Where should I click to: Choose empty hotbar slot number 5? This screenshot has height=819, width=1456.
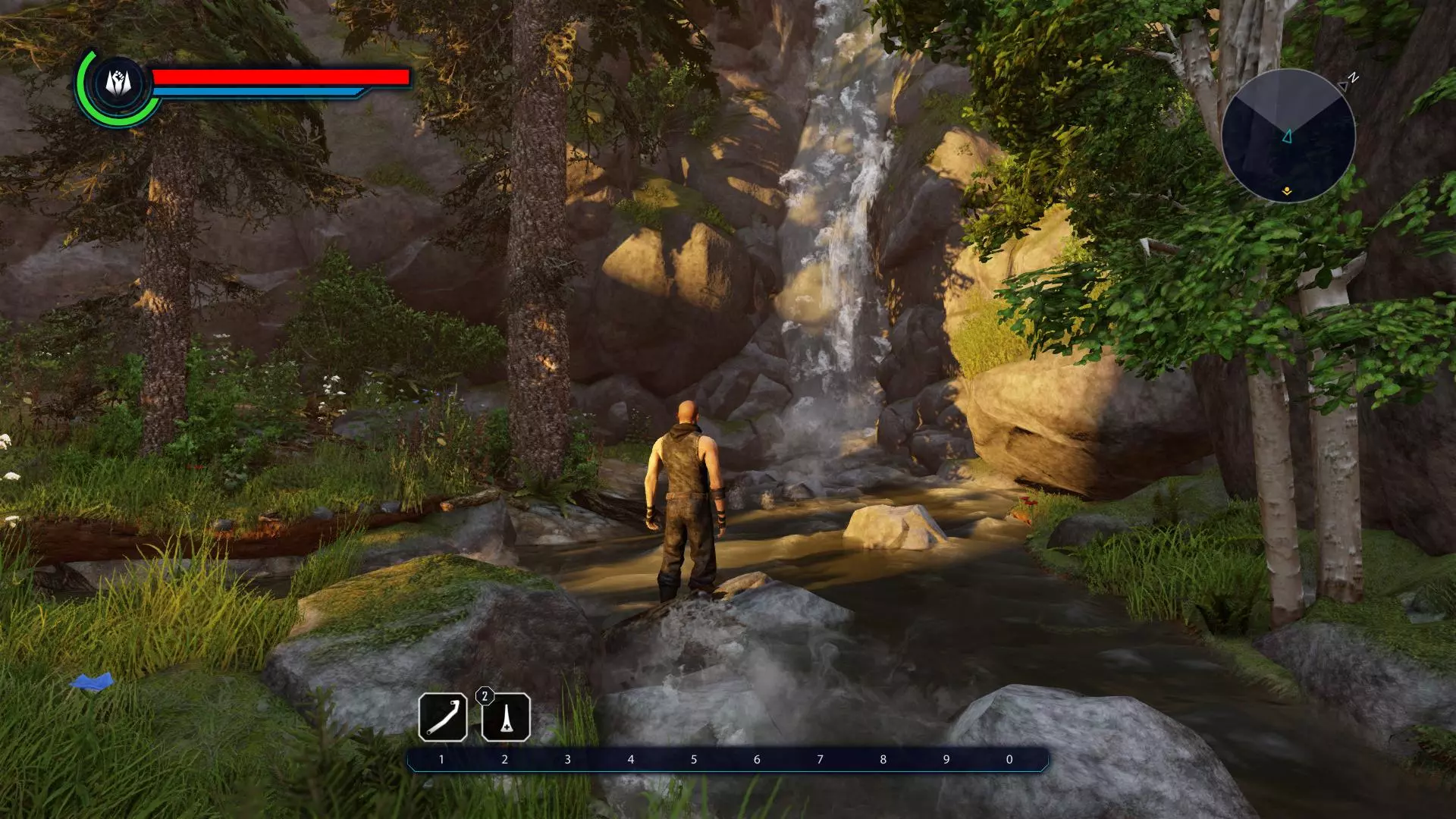point(693,759)
